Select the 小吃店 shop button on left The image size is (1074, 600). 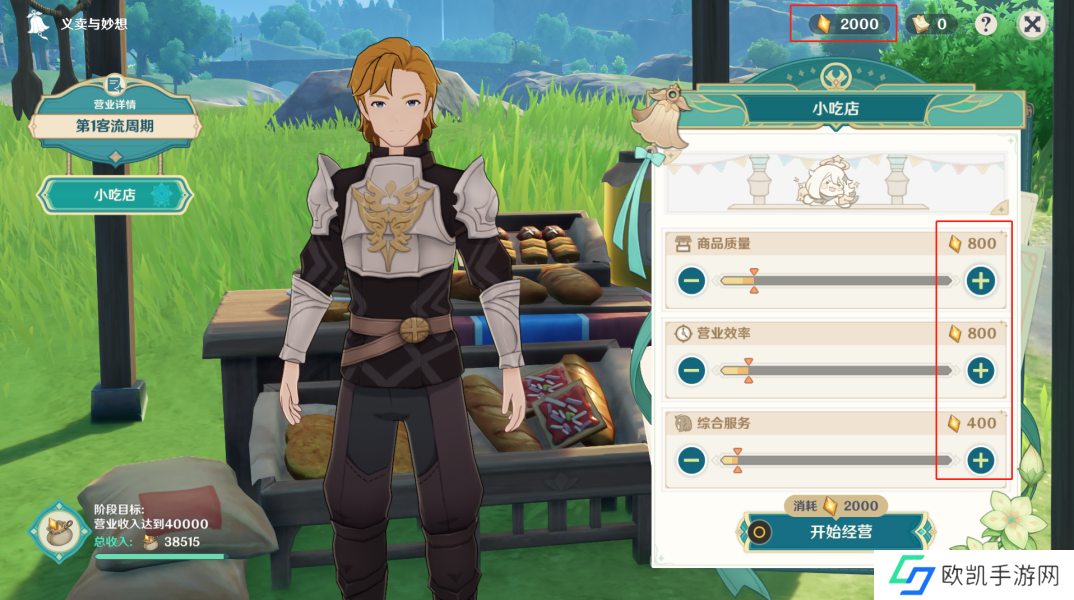click(x=115, y=195)
